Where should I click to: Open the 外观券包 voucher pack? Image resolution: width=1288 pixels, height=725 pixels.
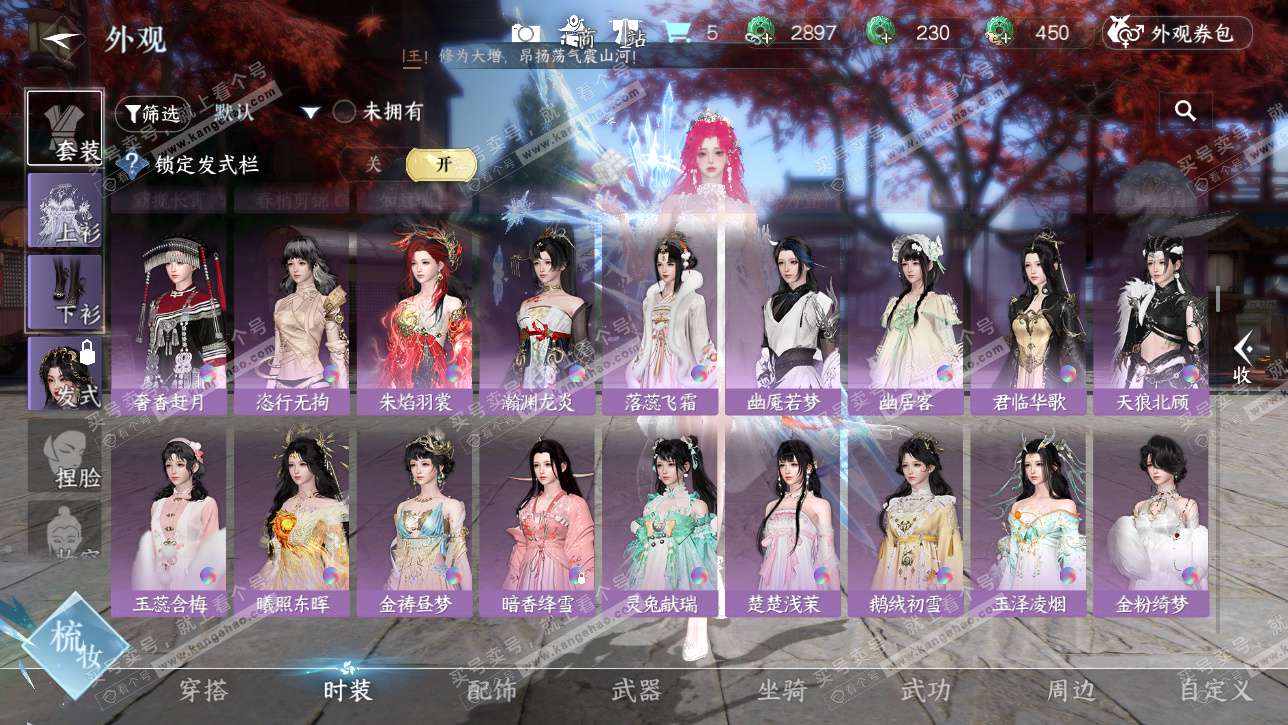coord(1177,33)
